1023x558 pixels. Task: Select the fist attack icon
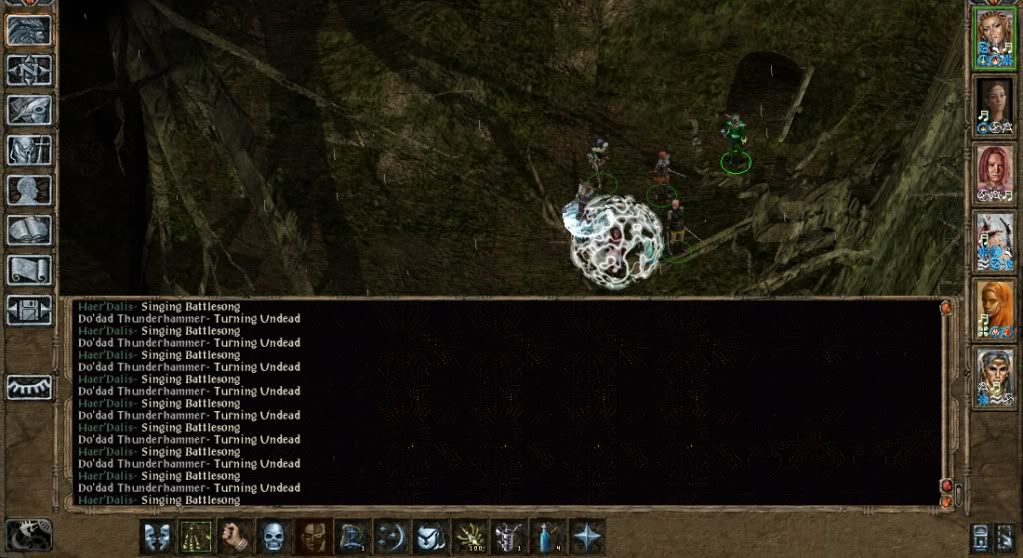click(236, 536)
